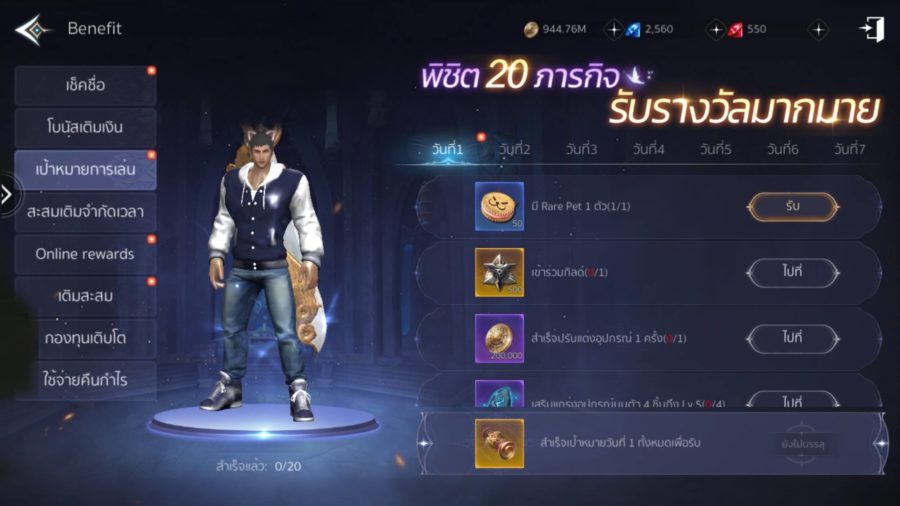Open the เช็คชื่อ check-in menu

(85, 86)
